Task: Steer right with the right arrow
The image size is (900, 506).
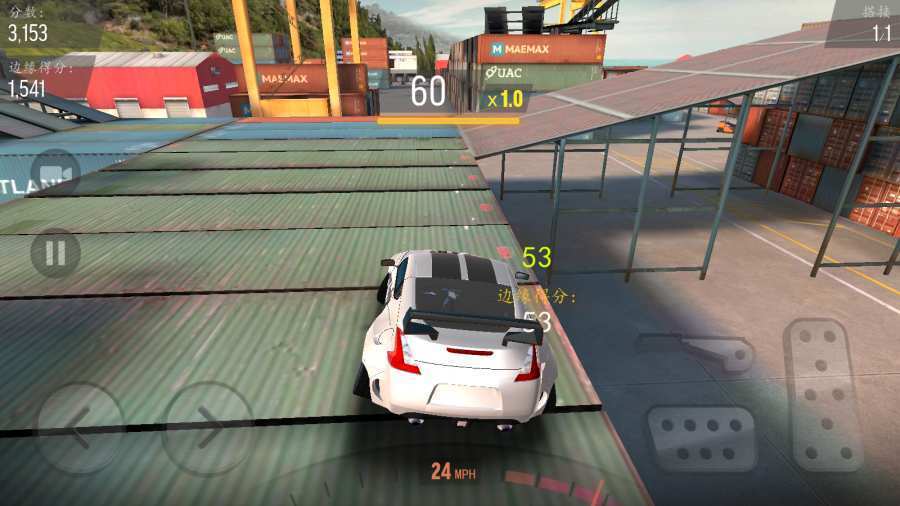Action: point(208,427)
